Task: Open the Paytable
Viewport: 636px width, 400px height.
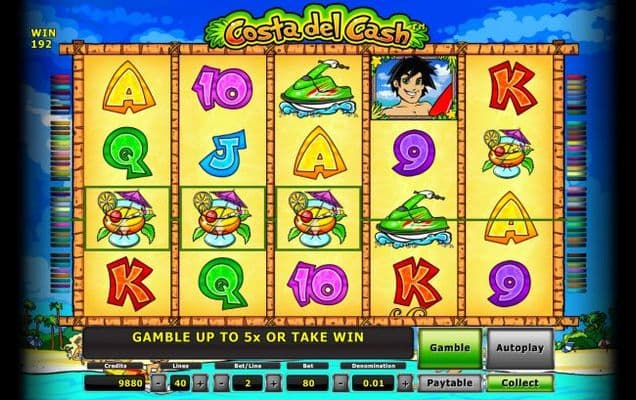Action: 449,382
